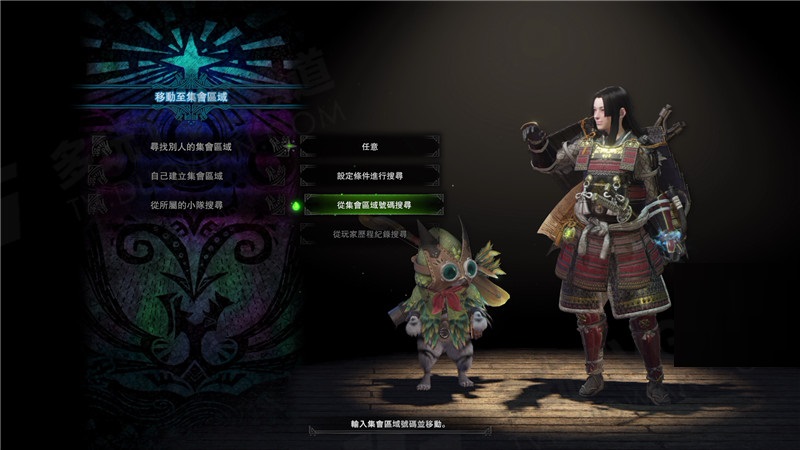Select 設定條件進行搜尋 option

pyautogui.click(x=369, y=175)
